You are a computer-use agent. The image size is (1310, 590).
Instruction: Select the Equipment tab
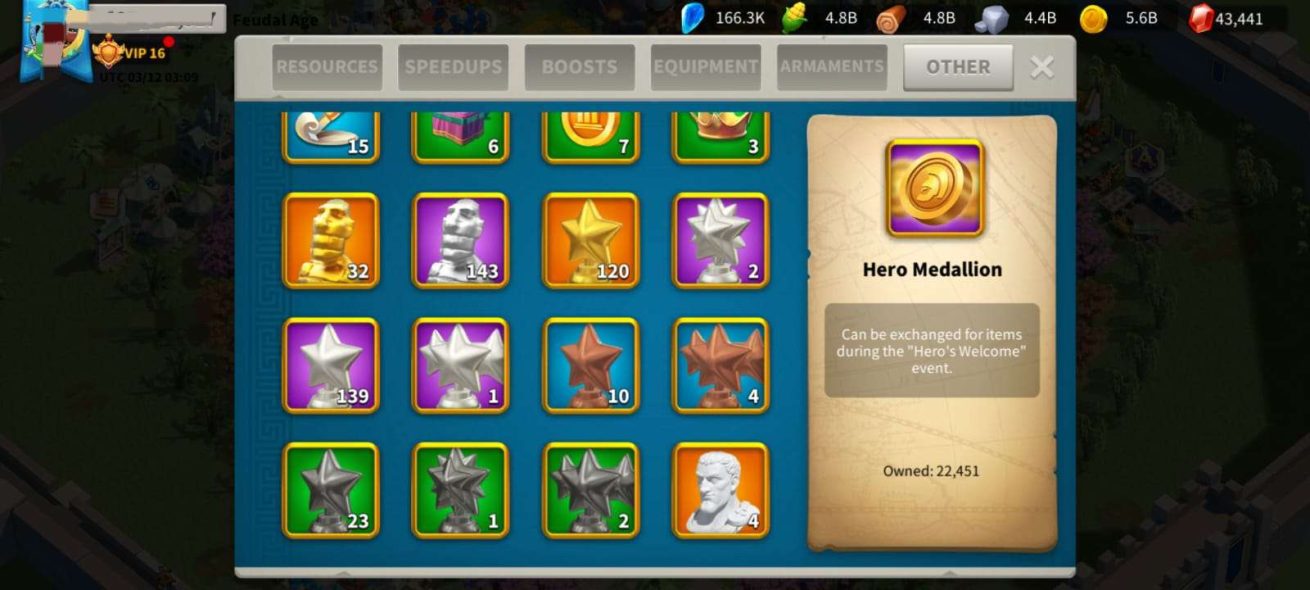tap(706, 67)
